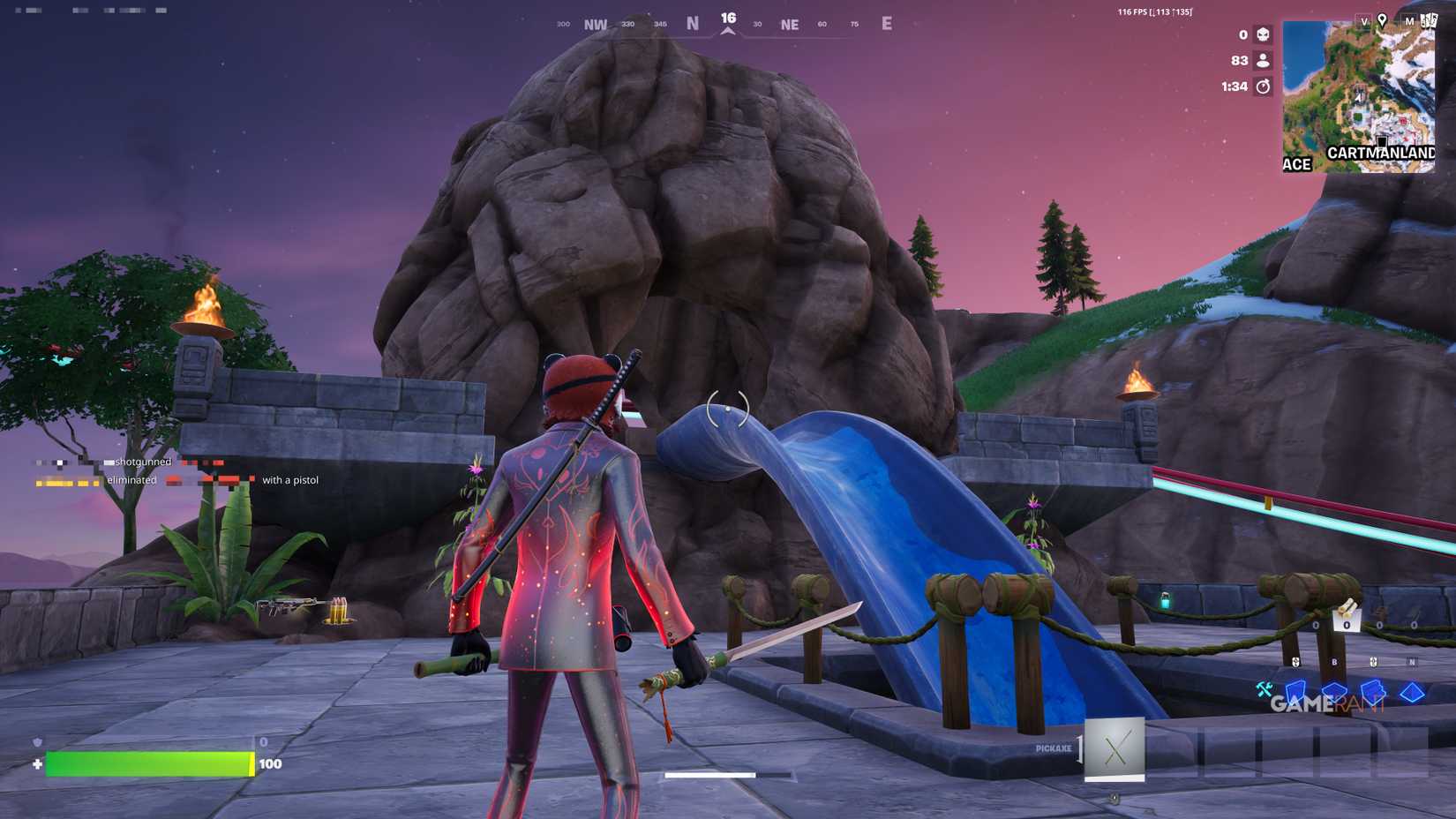
Task: Toggle the V voice indicator above the minimap
Action: tap(1365, 22)
